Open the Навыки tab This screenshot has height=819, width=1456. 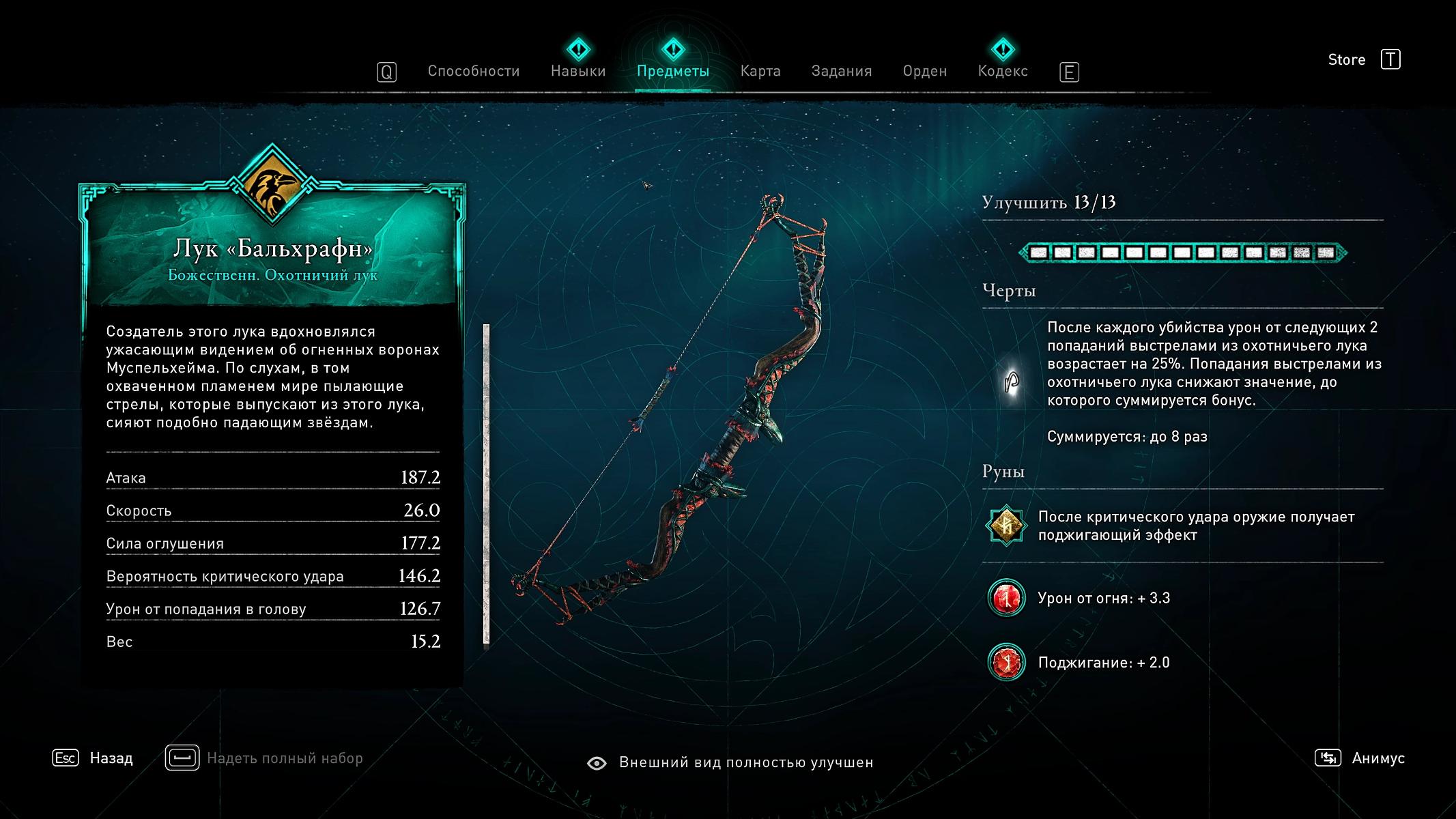[x=578, y=71]
